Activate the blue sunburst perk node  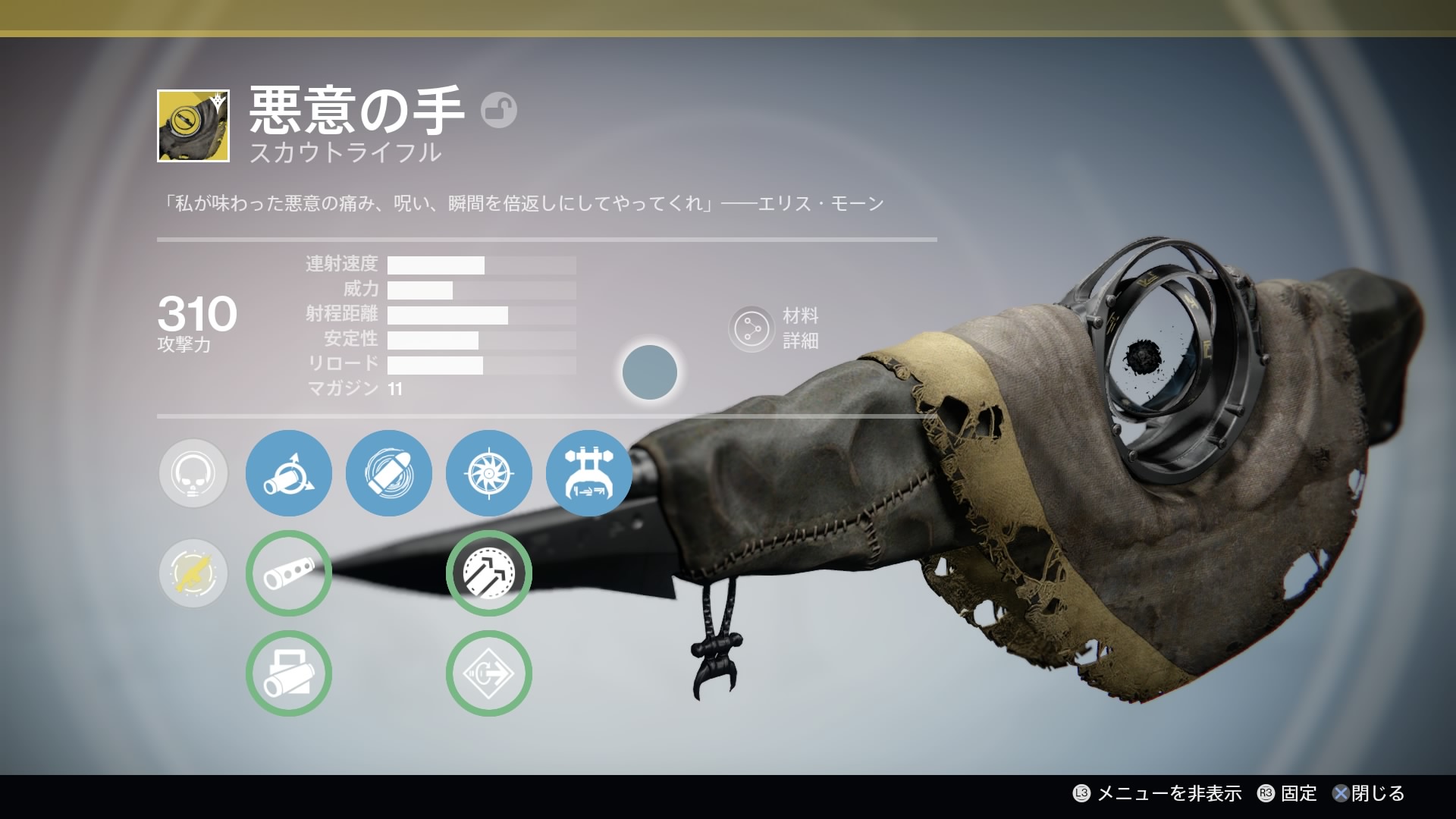point(489,473)
